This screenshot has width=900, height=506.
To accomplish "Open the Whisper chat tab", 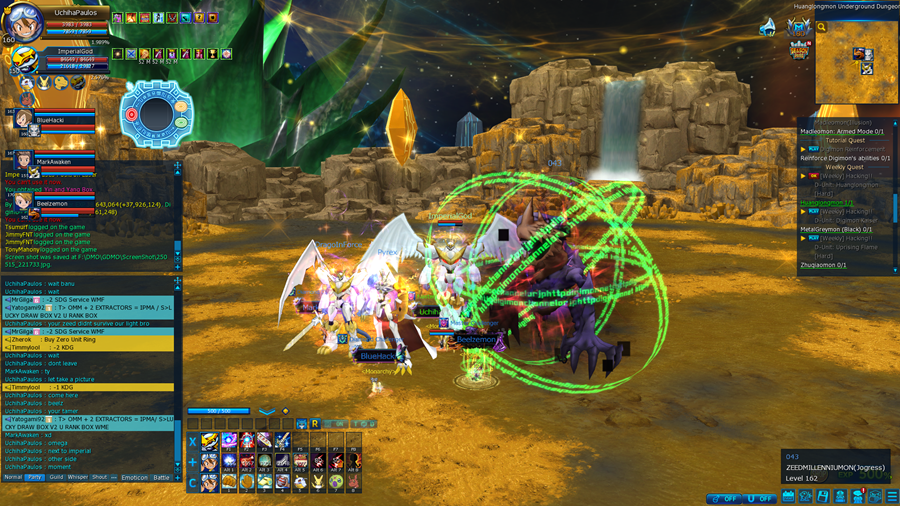I will click(x=78, y=477).
